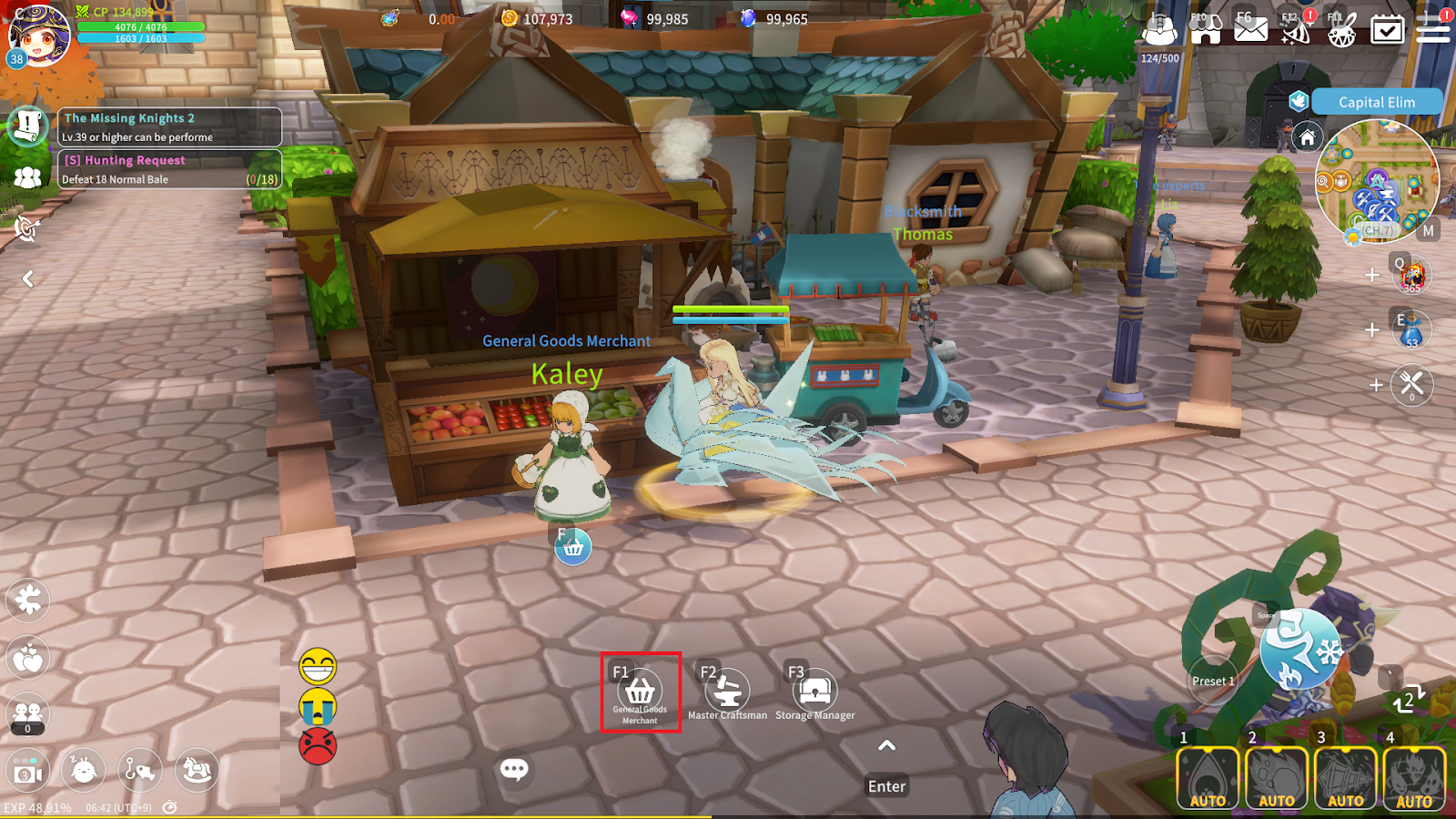Viewport: 1456px width, 819px height.
Task: Click the circular town minimap
Action: click(x=1376, y=182)
